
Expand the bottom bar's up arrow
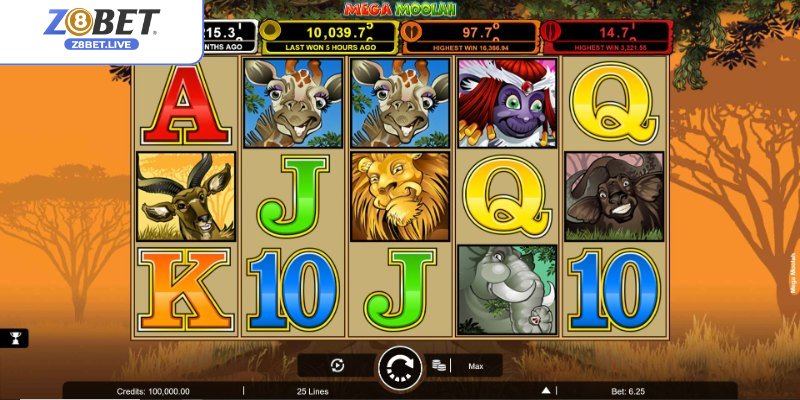545,391
